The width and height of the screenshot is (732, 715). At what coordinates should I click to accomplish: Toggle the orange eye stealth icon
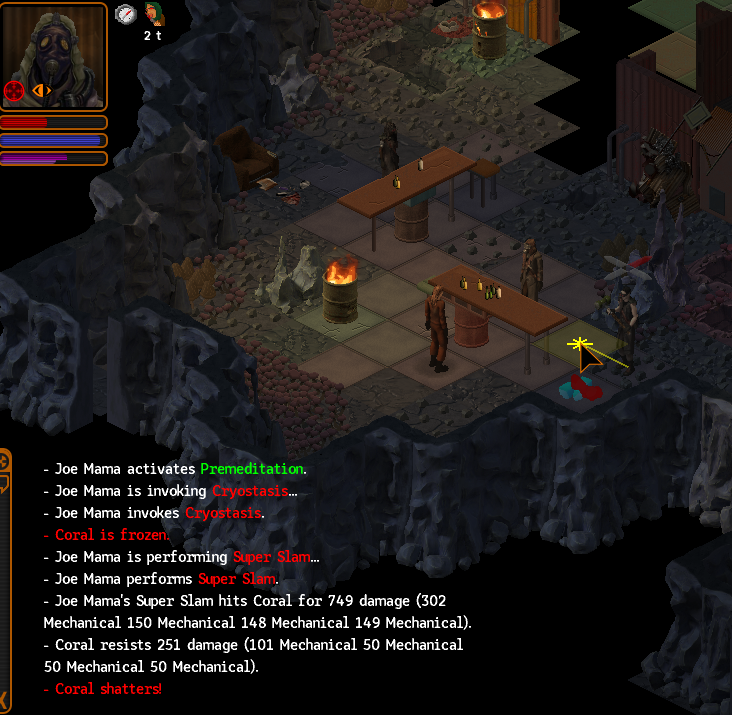(41, 91)
